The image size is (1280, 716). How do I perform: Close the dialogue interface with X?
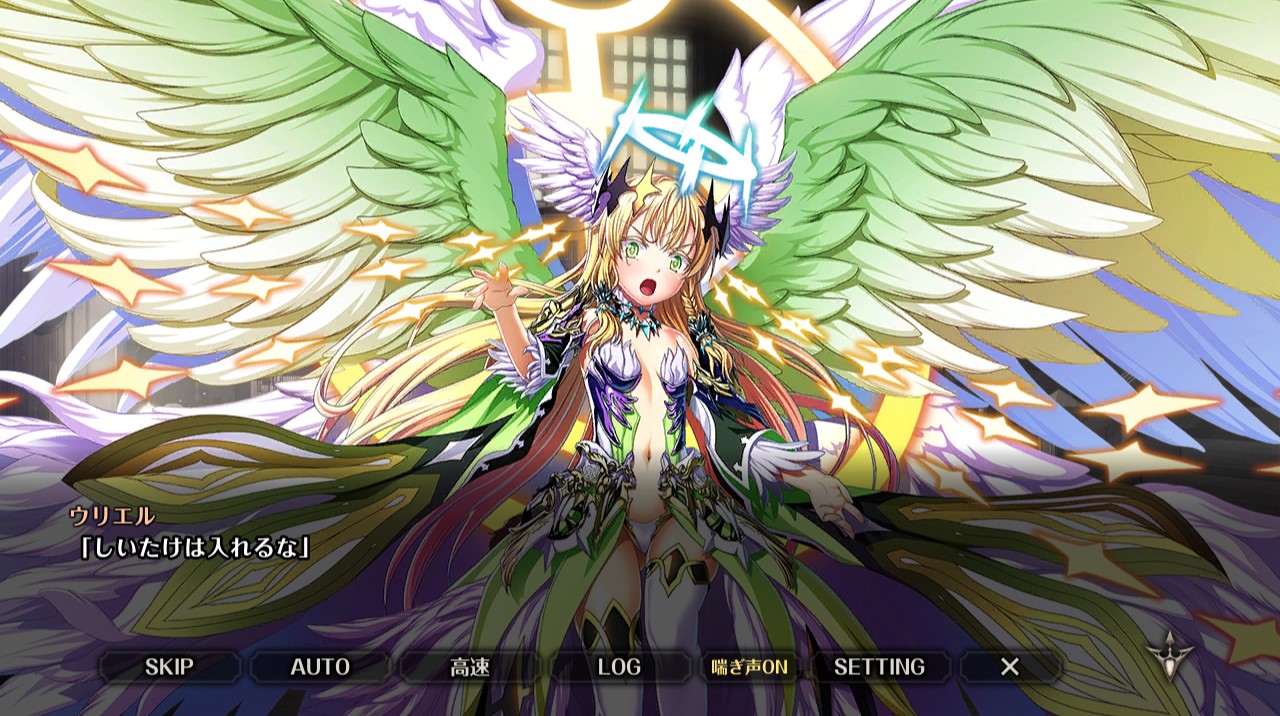click(x=1010, y=667)
